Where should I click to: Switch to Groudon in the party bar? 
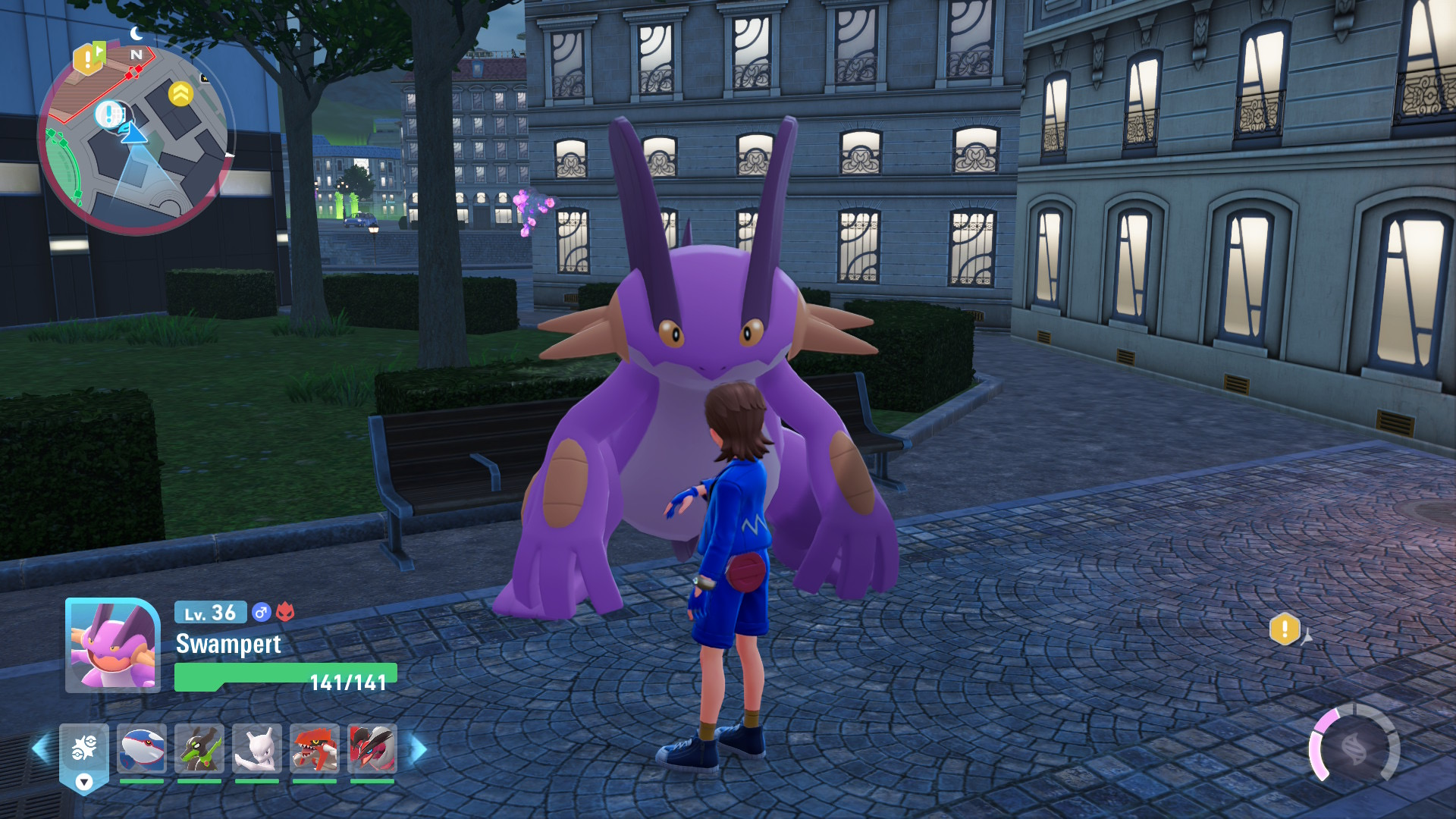(x=314, y=748)
